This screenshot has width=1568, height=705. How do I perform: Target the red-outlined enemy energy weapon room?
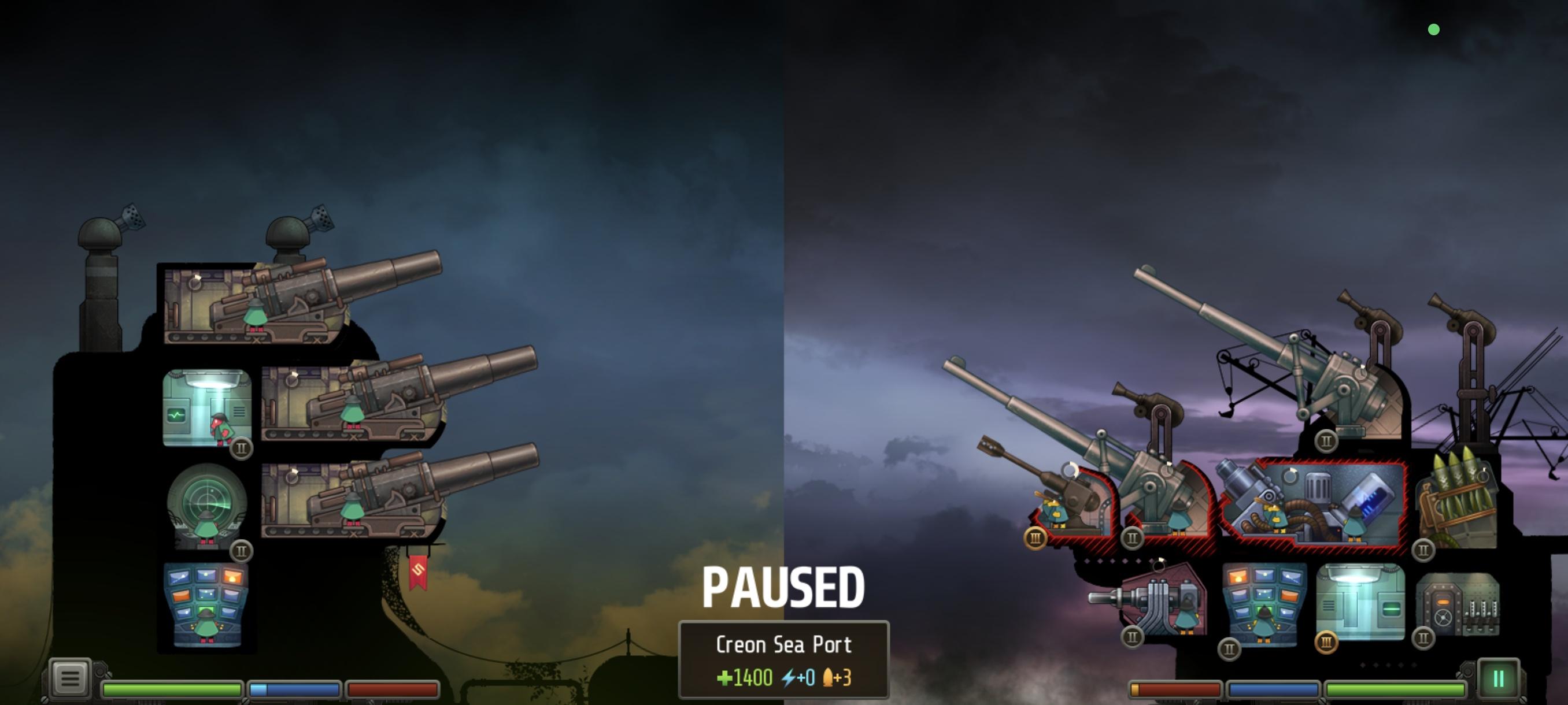point(1315,506)
